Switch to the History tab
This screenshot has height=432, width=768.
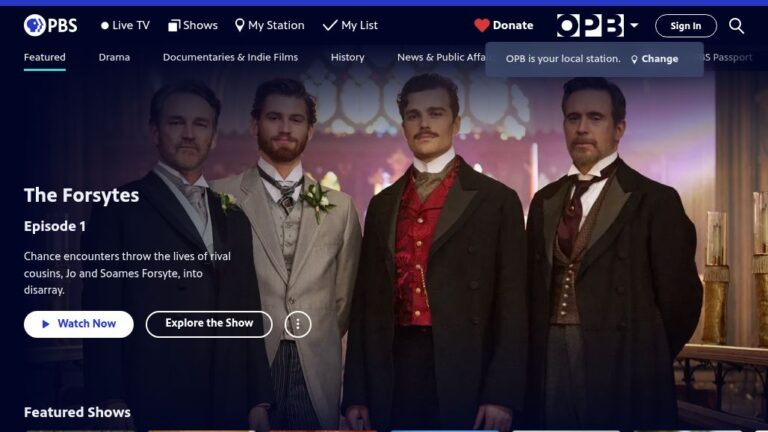[347, 57]
